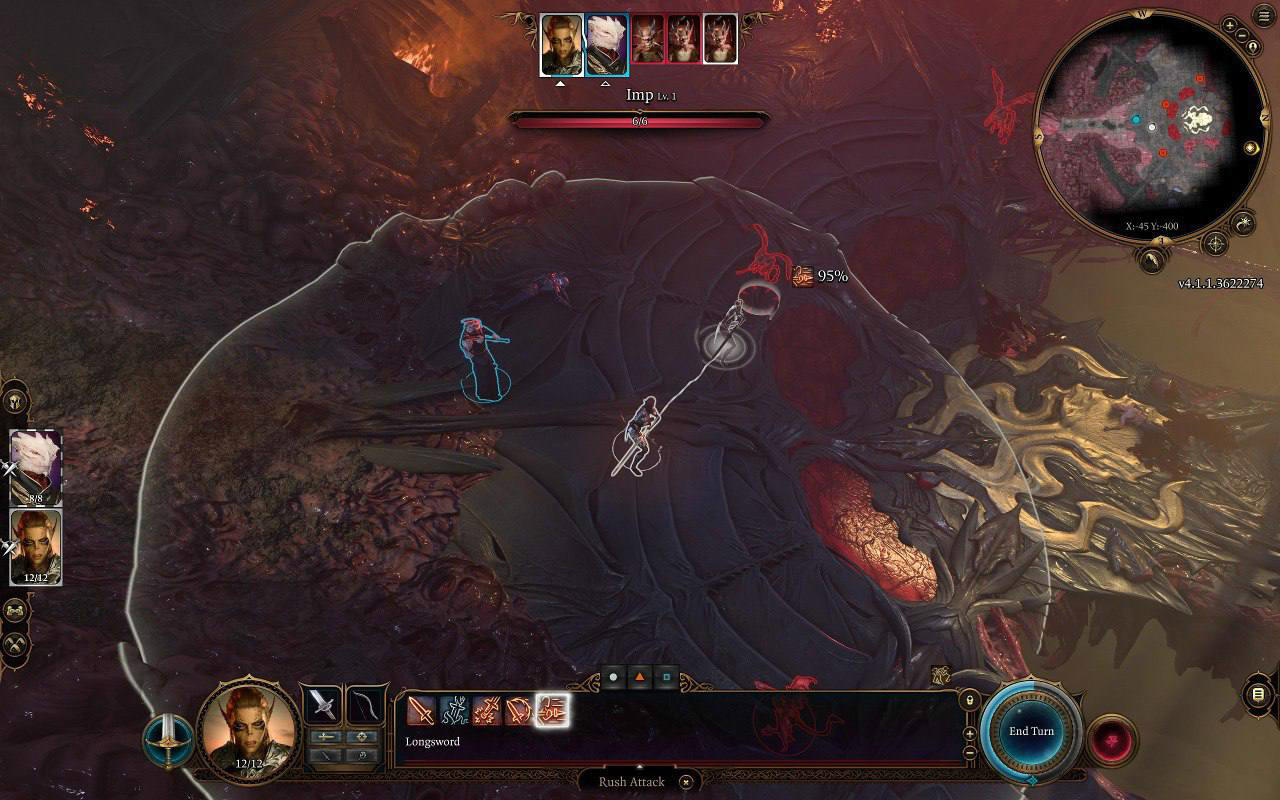The image size is (1280, 800).
Task: Use the Longsword main hand attack icon
Action: pyautogui.click(x=421, y=711)
